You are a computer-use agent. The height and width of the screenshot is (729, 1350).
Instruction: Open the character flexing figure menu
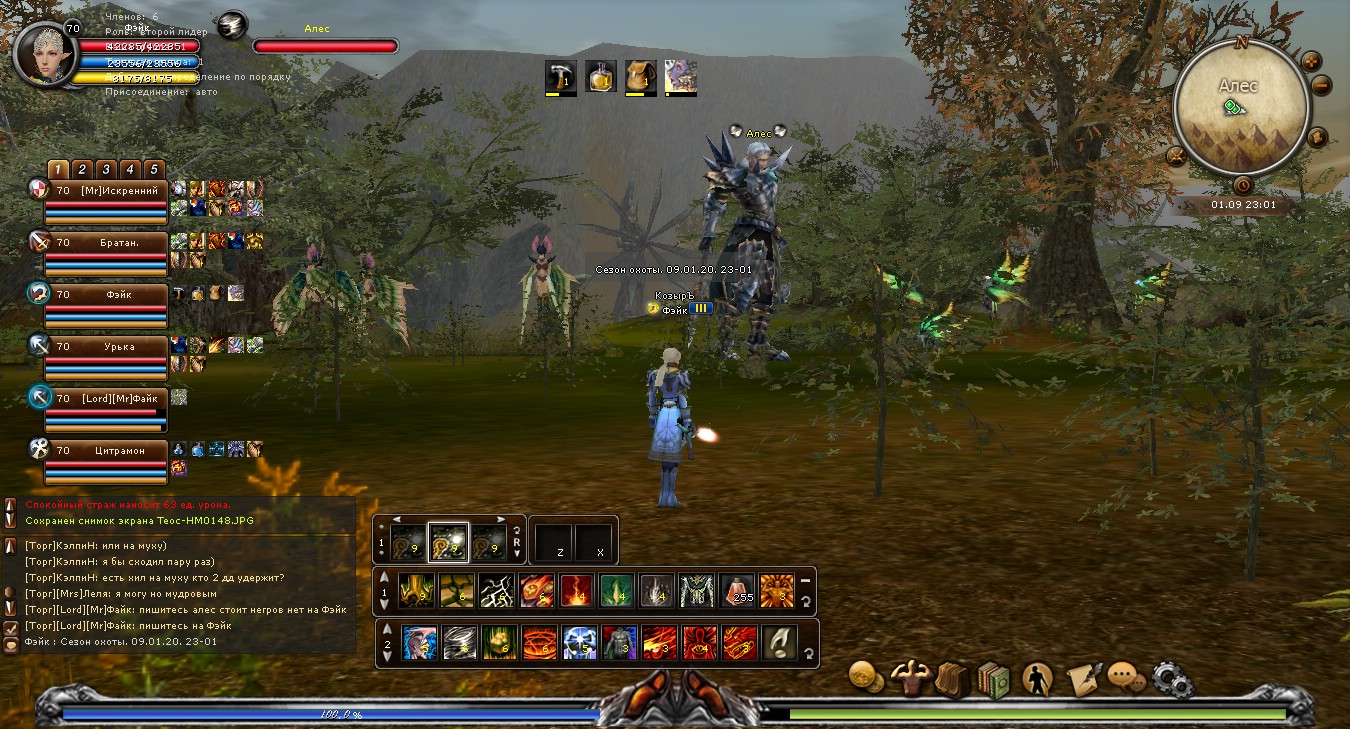point(910,678)
